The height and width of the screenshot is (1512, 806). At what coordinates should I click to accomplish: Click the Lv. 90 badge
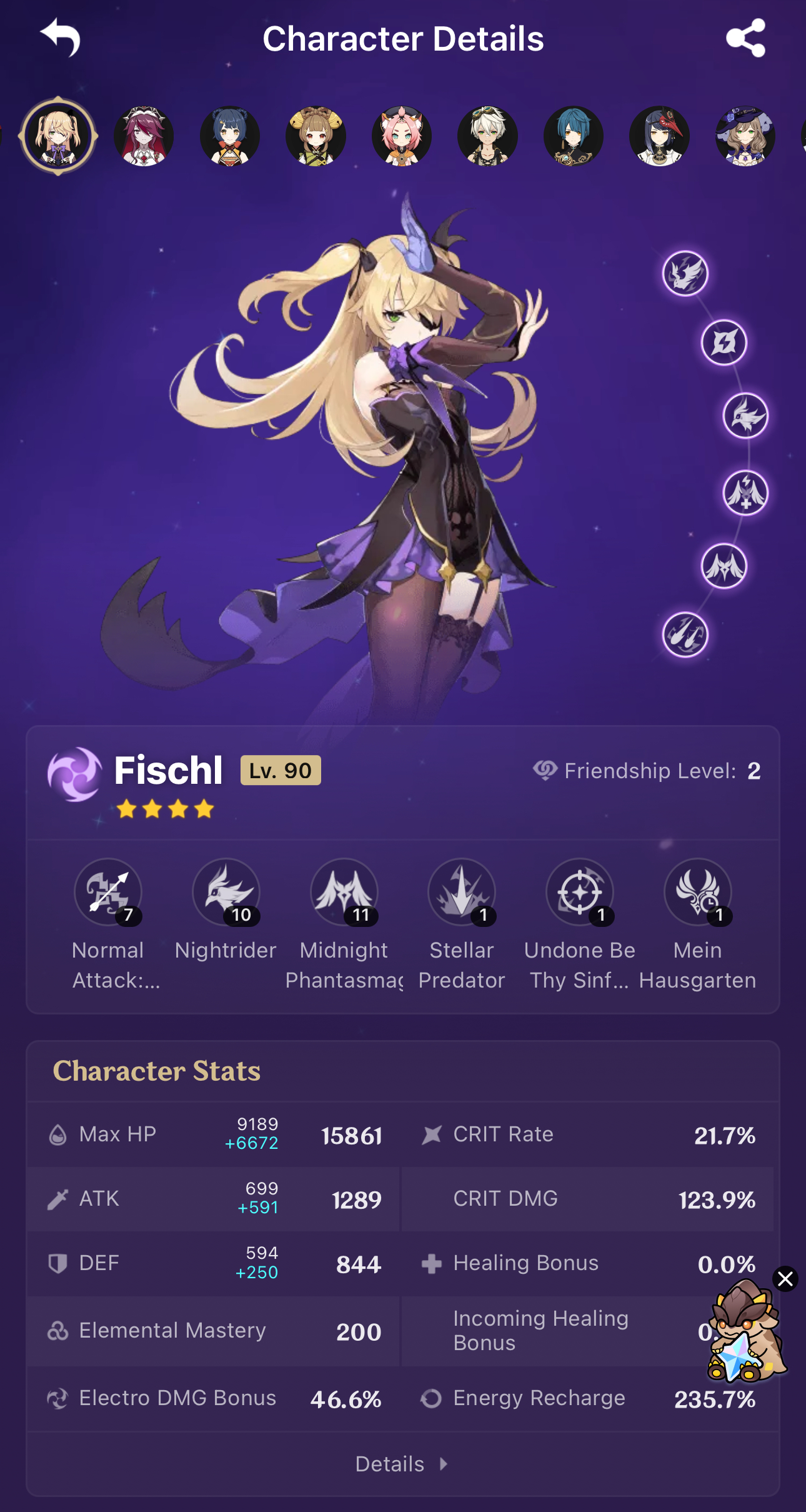tap(279, 771)
